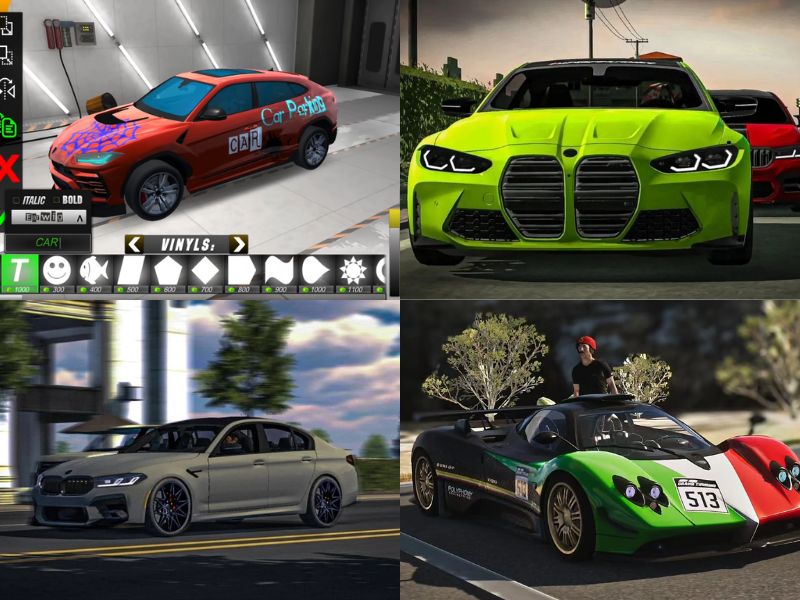The height and width of the screenshot is (600, 800).
Task: Select the text T vinyl
Action: pos(19,272)
